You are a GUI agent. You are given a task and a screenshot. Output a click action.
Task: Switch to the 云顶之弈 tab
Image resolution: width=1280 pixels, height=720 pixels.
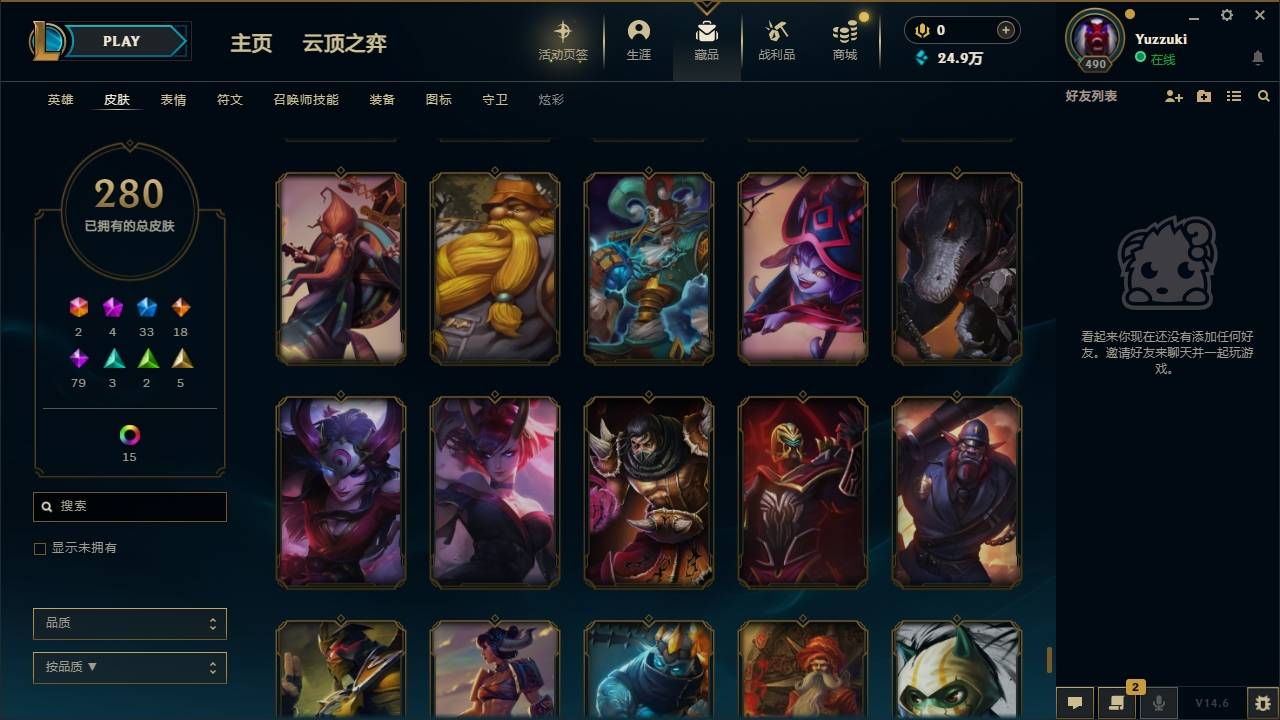coord(344,43)
